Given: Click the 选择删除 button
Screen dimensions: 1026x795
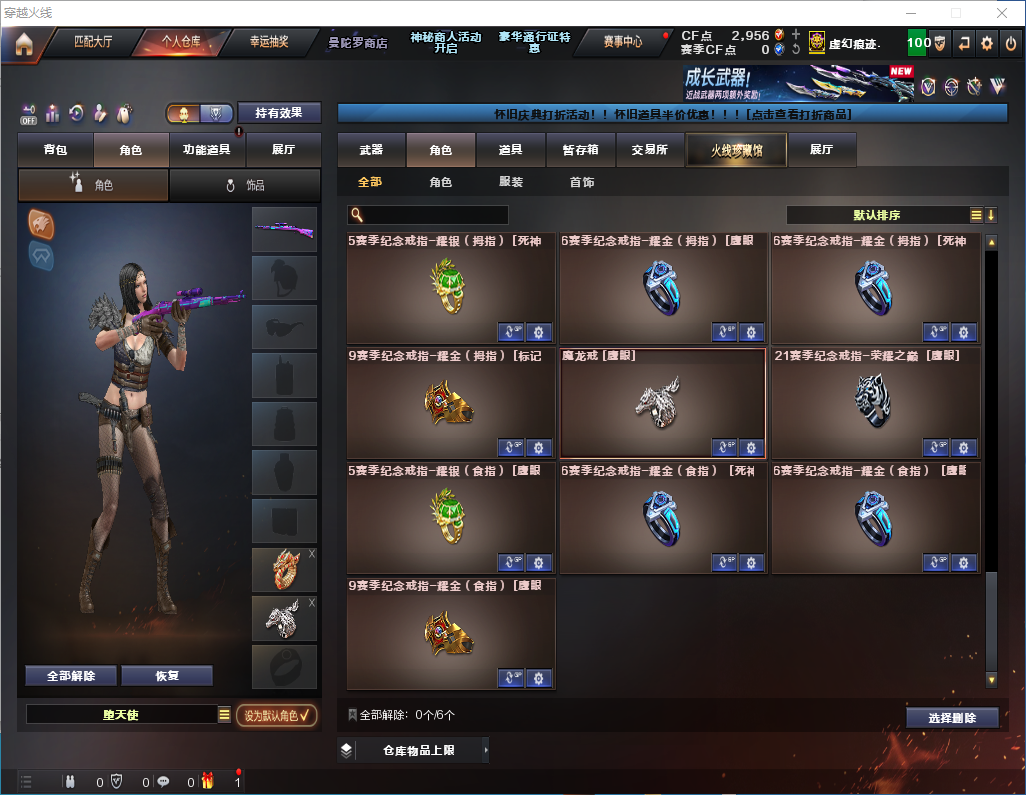Looking at the screenshot, I should [x=952, y=718].
